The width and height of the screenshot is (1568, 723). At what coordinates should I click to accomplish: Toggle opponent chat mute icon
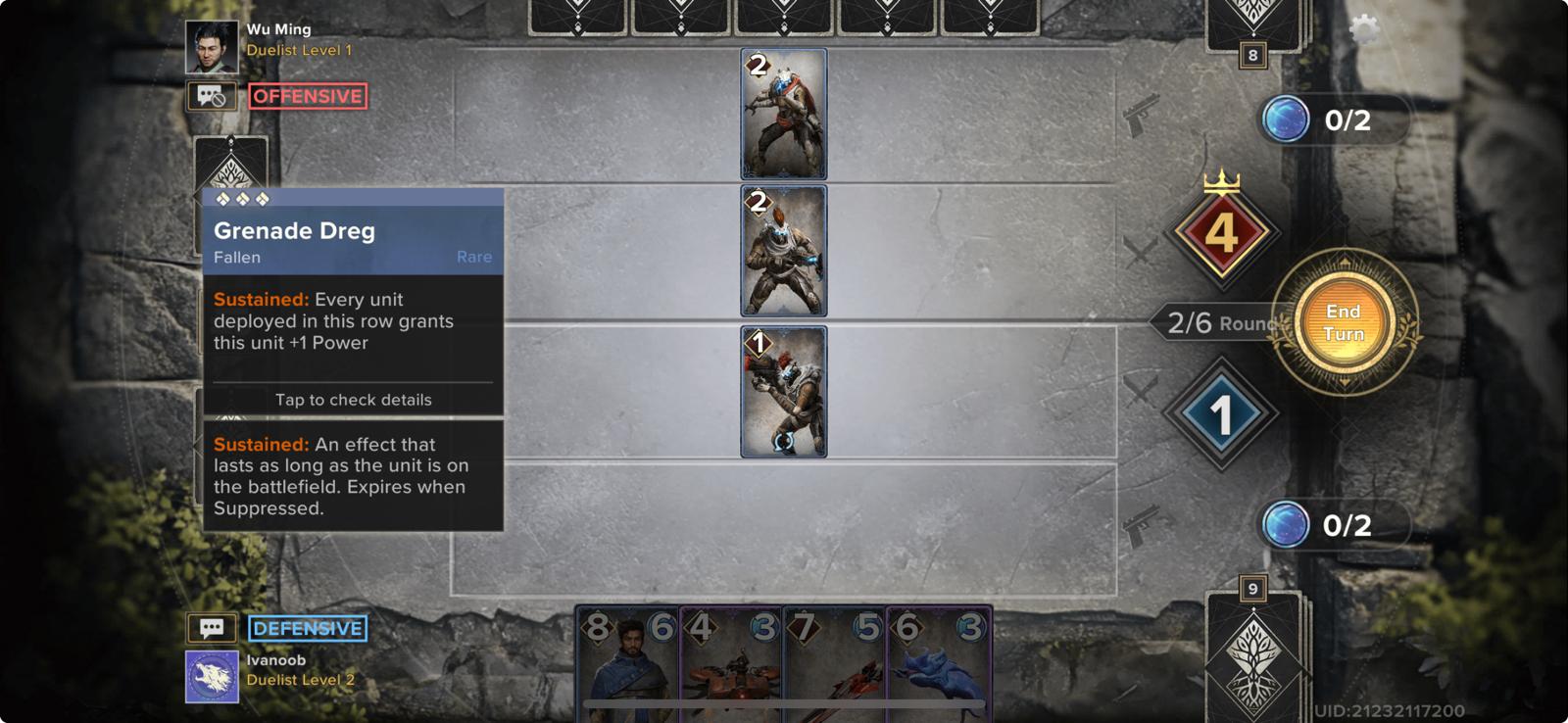[x=212, y=96]
